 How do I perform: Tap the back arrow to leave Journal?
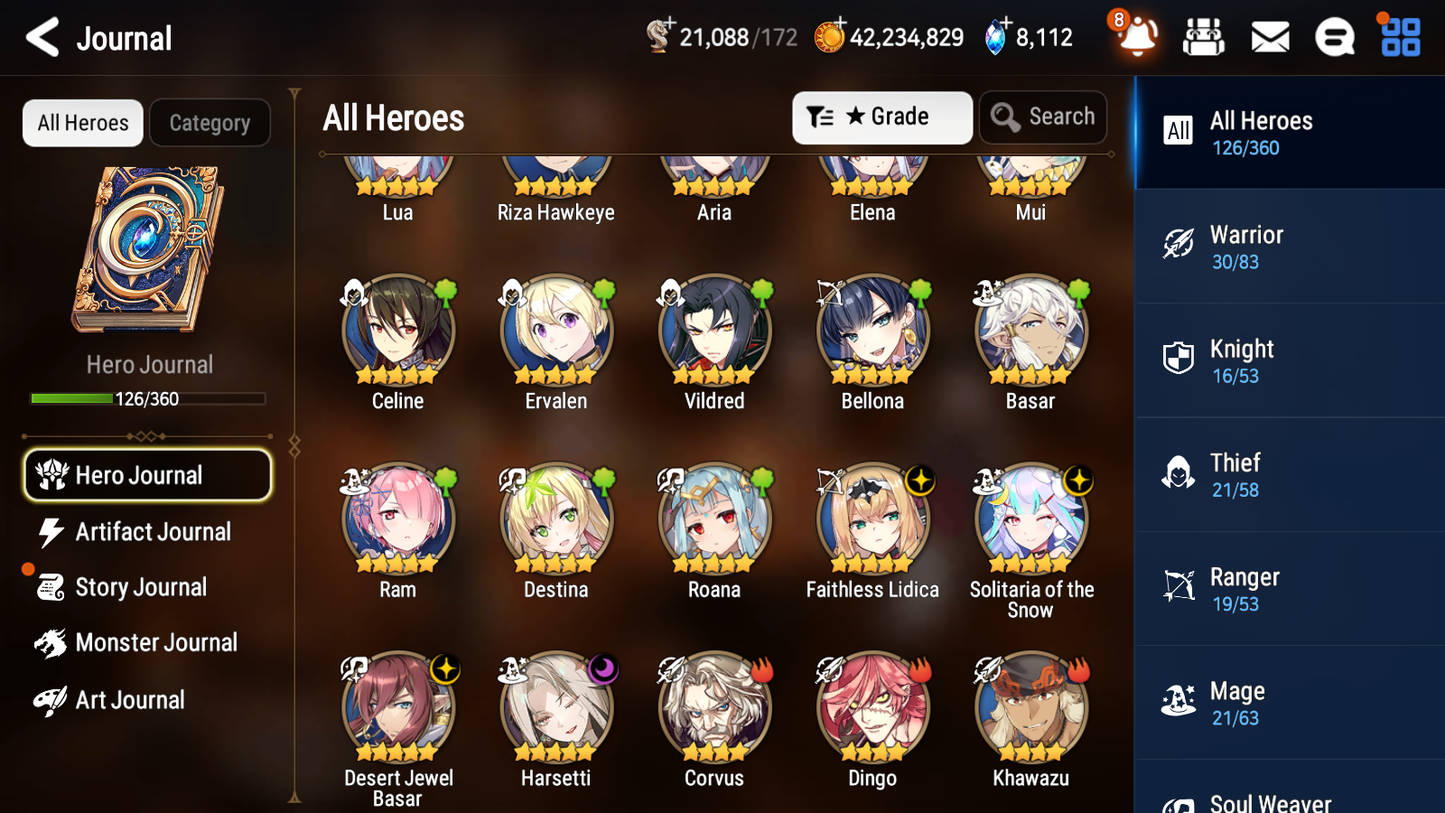(43, 37)
